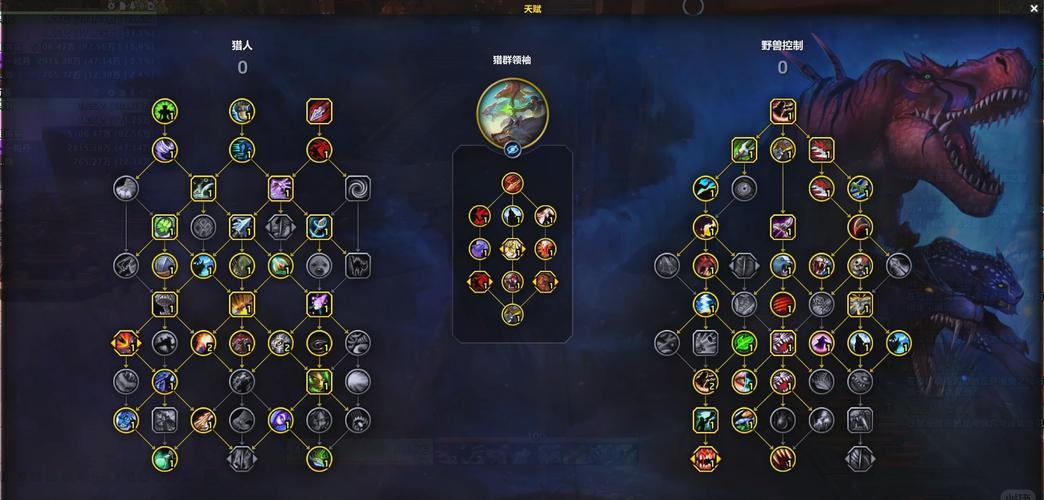
Task: Choose the green figure talent atop the Hunter tree
Action: pos(165,111)
